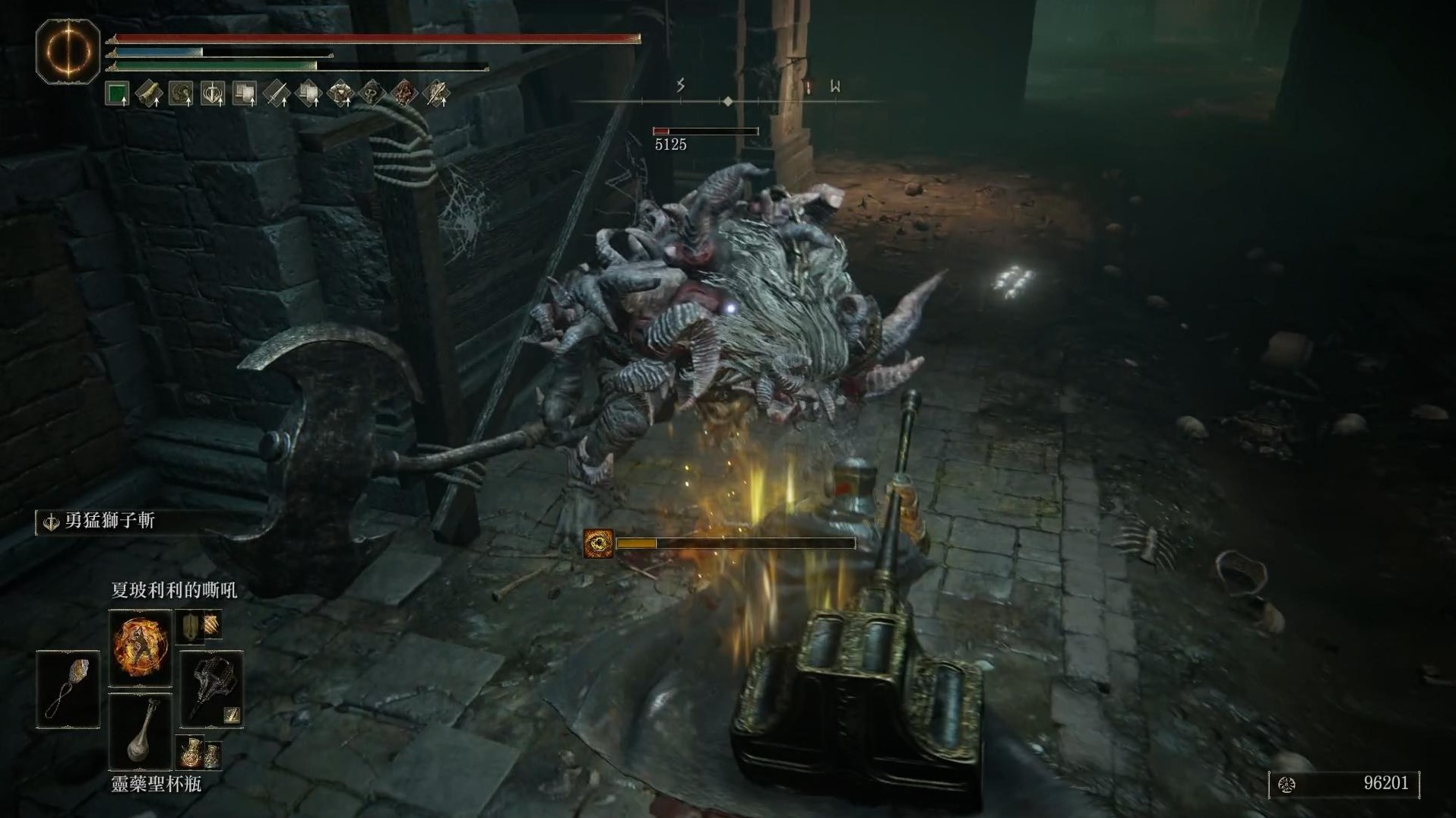Choose the right-hand great hammer weapon slot

212,690
